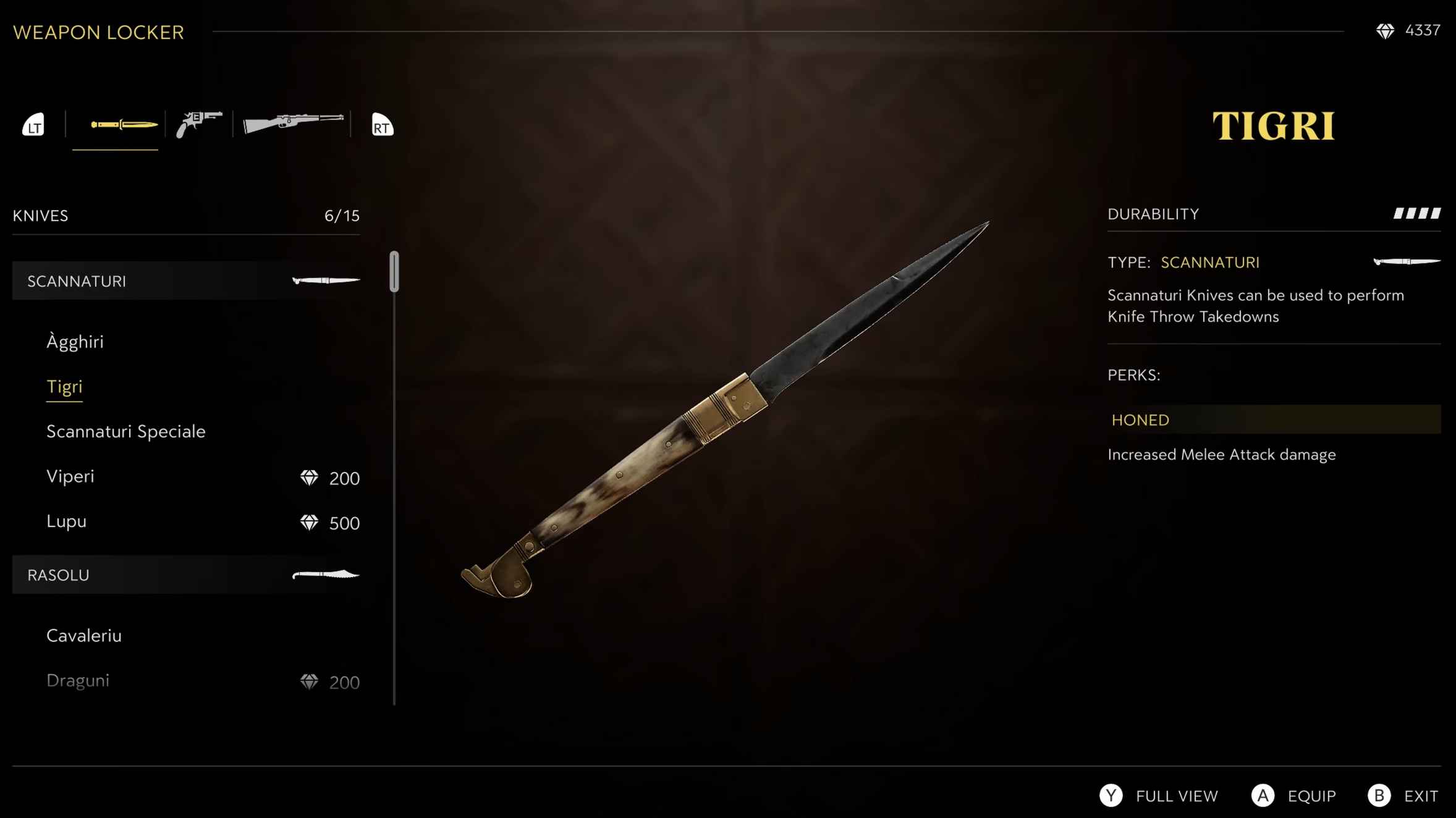Select the Àgghiri knife
1456x818 pixels.
75,342
